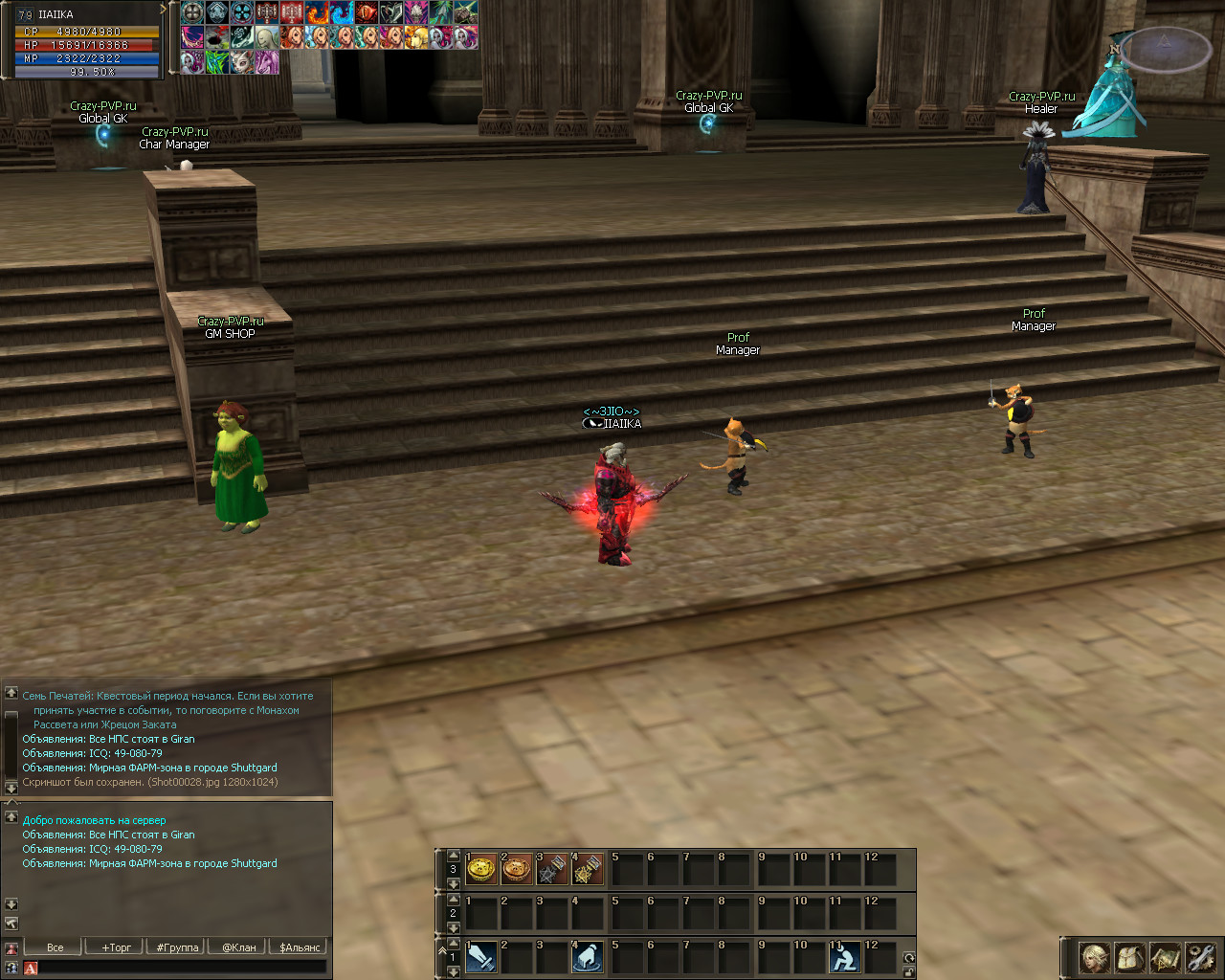Open the inventory backpack
The height and width of the screenshot is (980, 1225).
point(1130,957)
